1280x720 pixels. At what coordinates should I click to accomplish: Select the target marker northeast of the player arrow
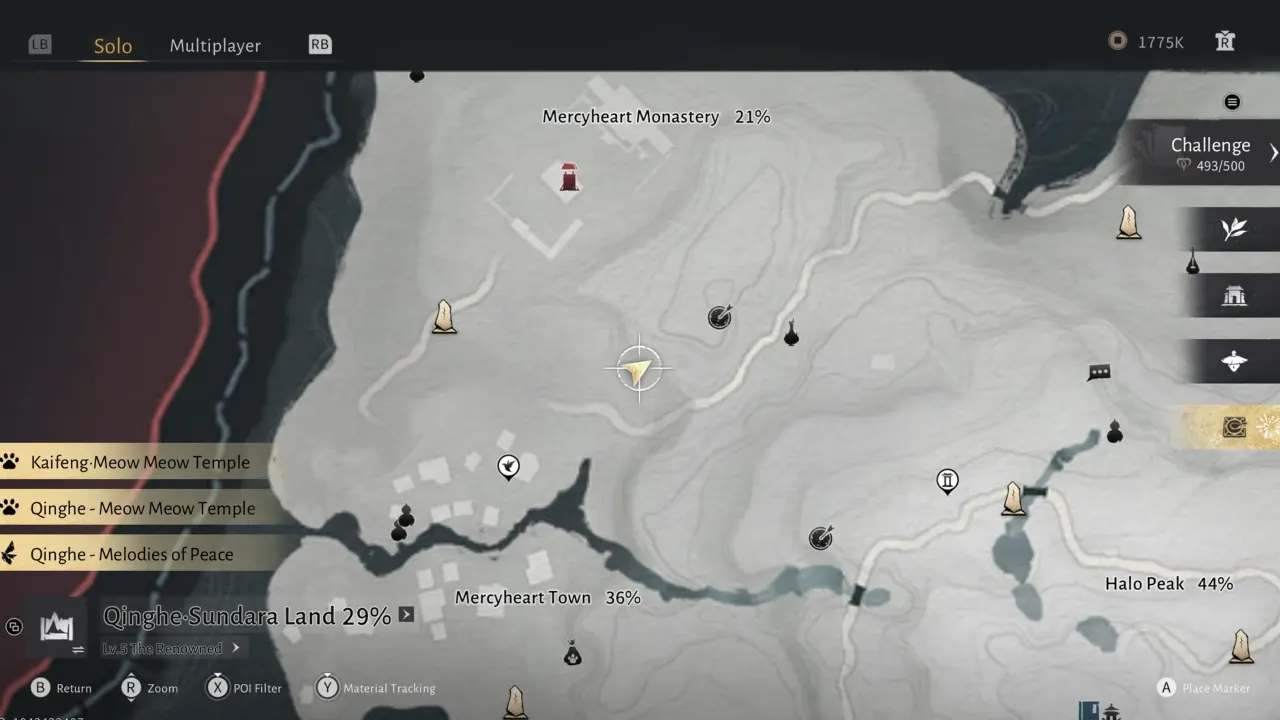pos(720,317)
